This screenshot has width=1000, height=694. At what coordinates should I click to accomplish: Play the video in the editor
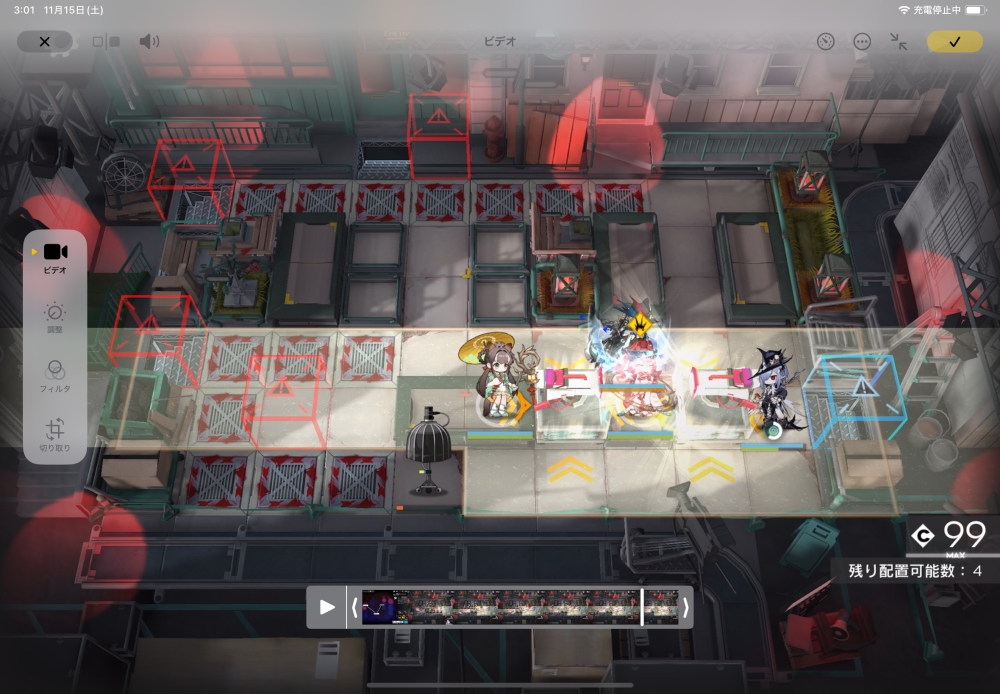[326, 607]
